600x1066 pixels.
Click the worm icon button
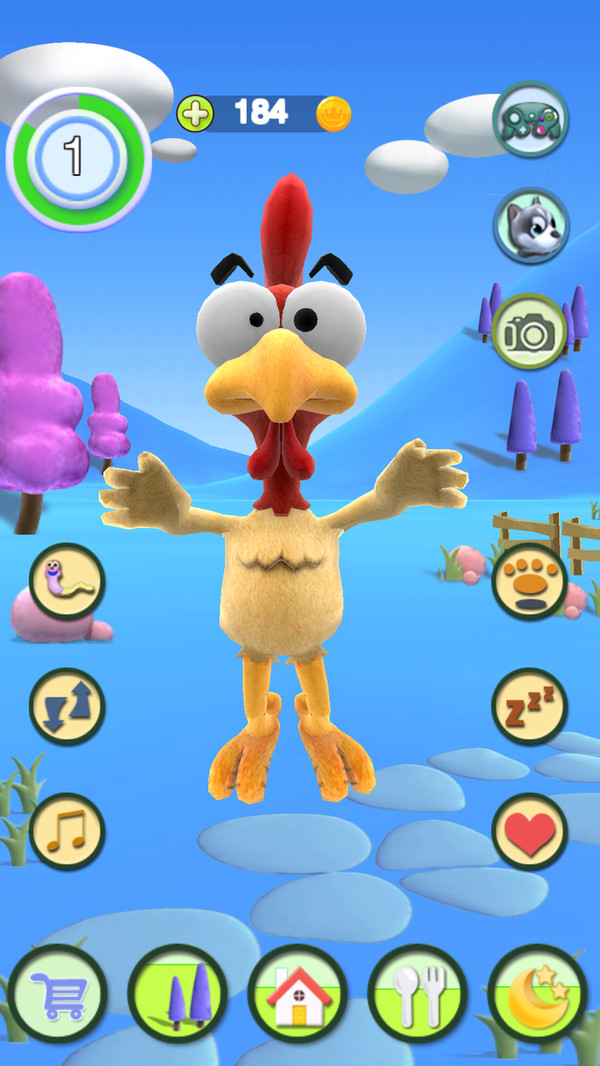[67, 580]
